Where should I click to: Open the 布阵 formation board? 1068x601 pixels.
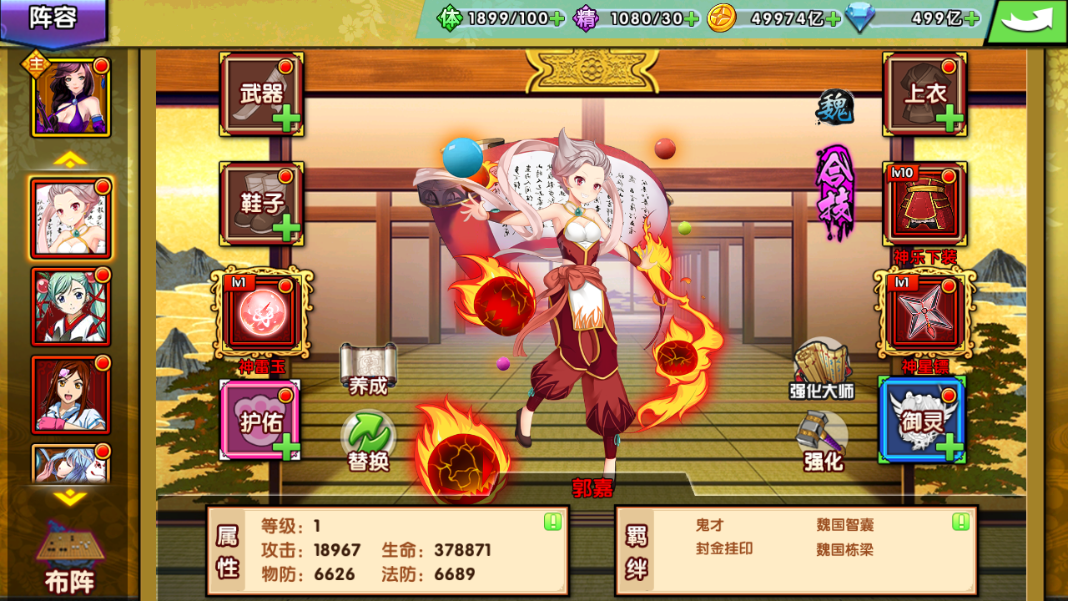point(69,558)
